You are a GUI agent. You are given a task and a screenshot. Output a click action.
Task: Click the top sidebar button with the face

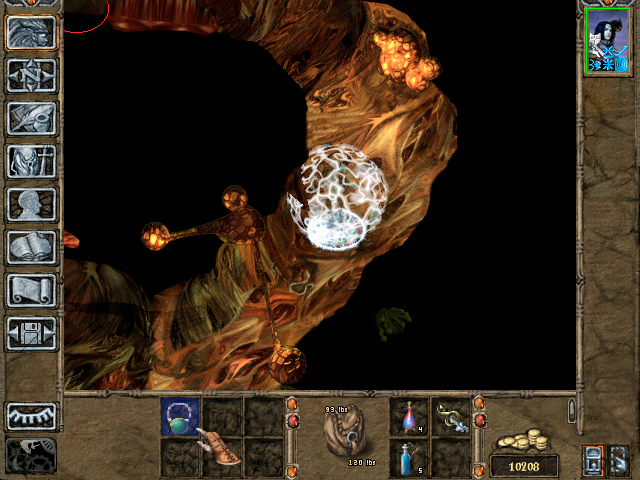tap(31, 32)
